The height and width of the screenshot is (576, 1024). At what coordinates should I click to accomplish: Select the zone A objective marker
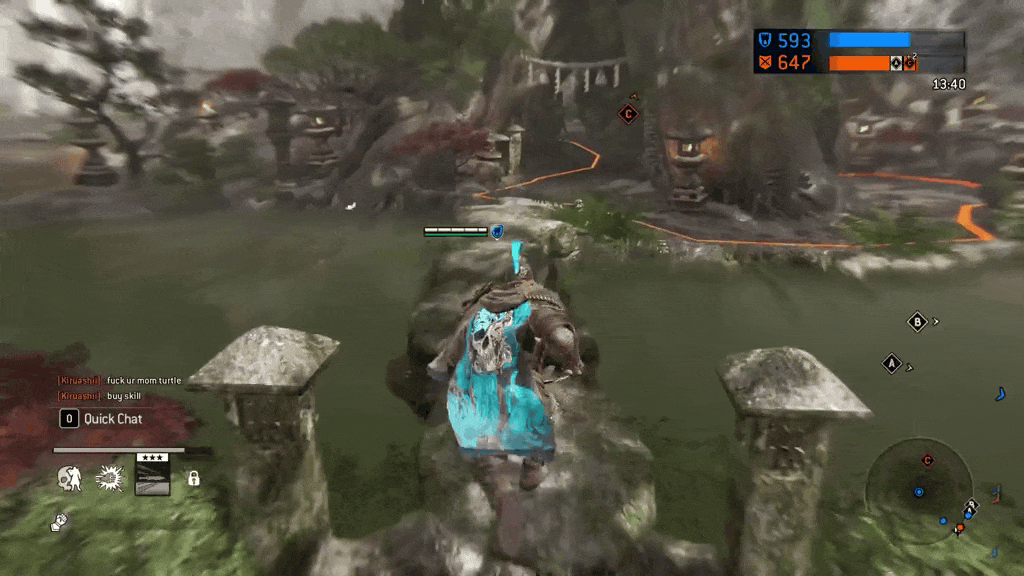point(891,364)
